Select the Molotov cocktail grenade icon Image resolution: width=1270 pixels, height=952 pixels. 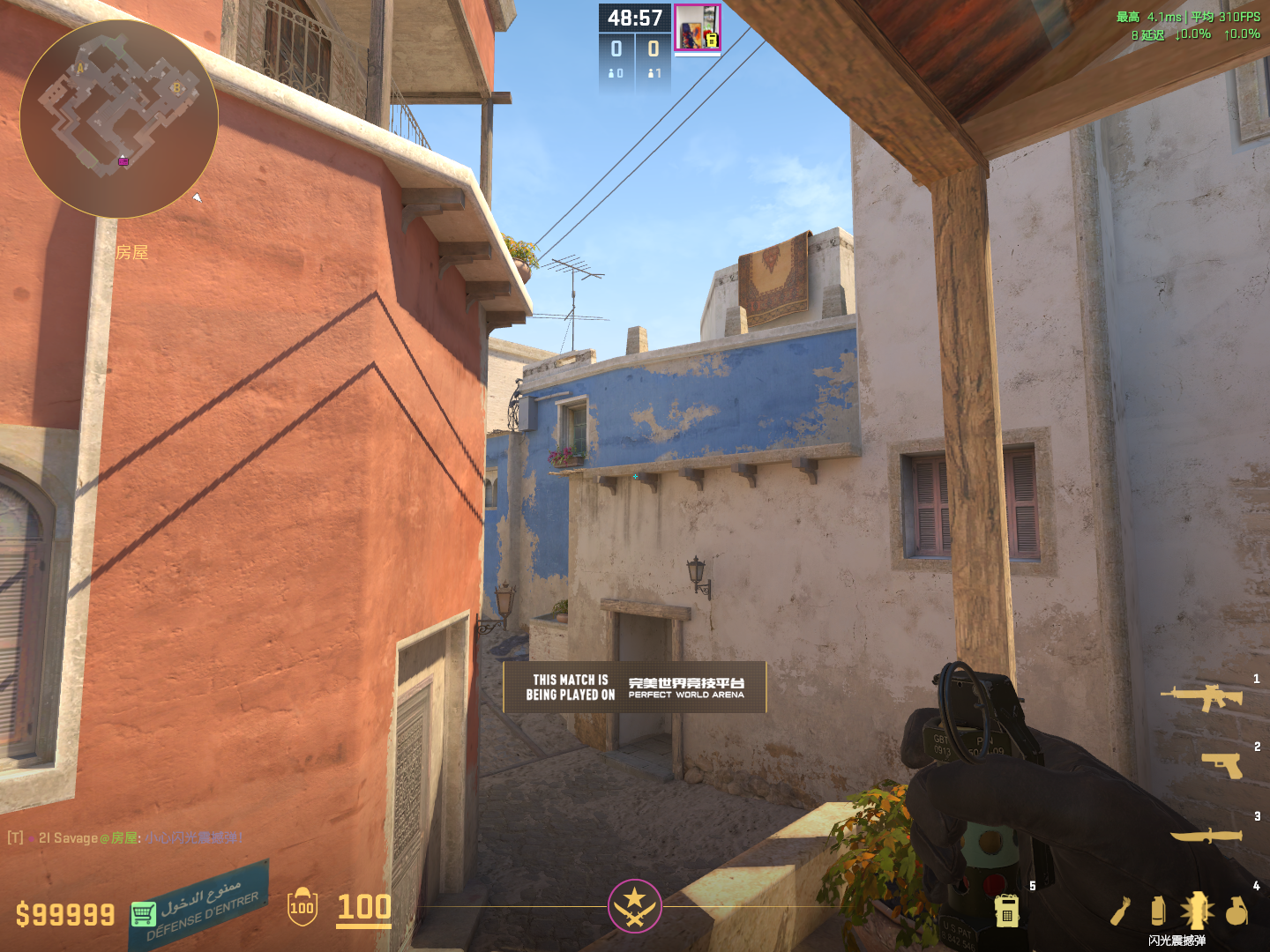(1120, 911)
